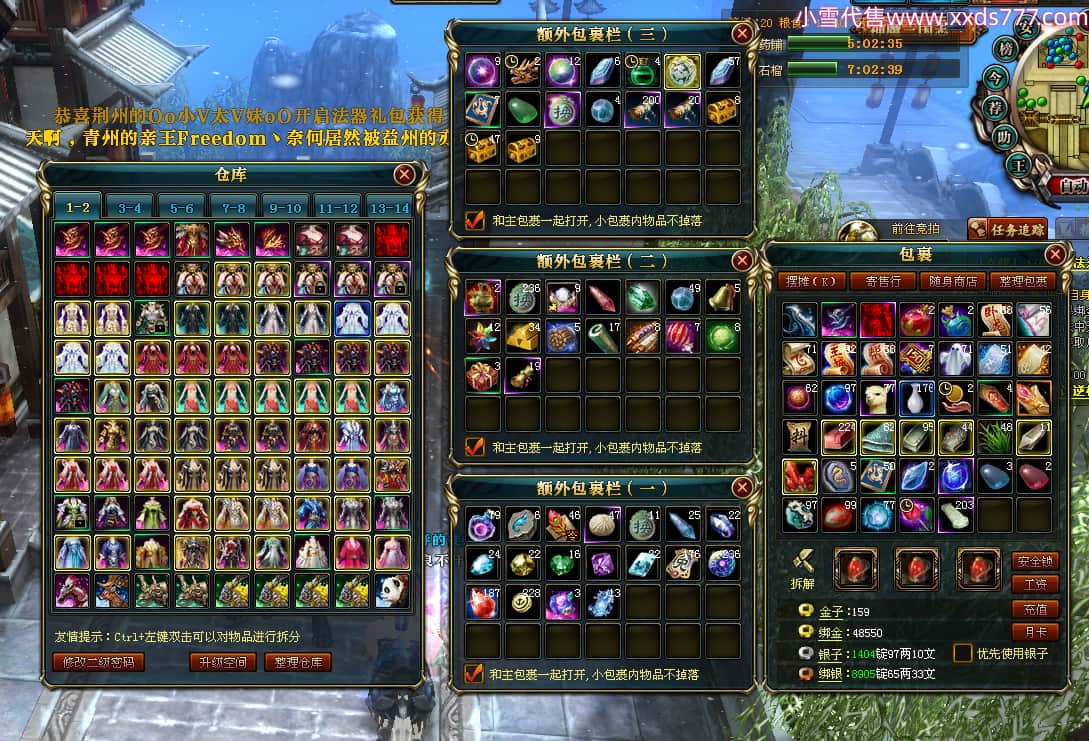Screen dimensions: 1089x741
Task: Open the 寄售行 consignment house
Action: pos(881,281)
